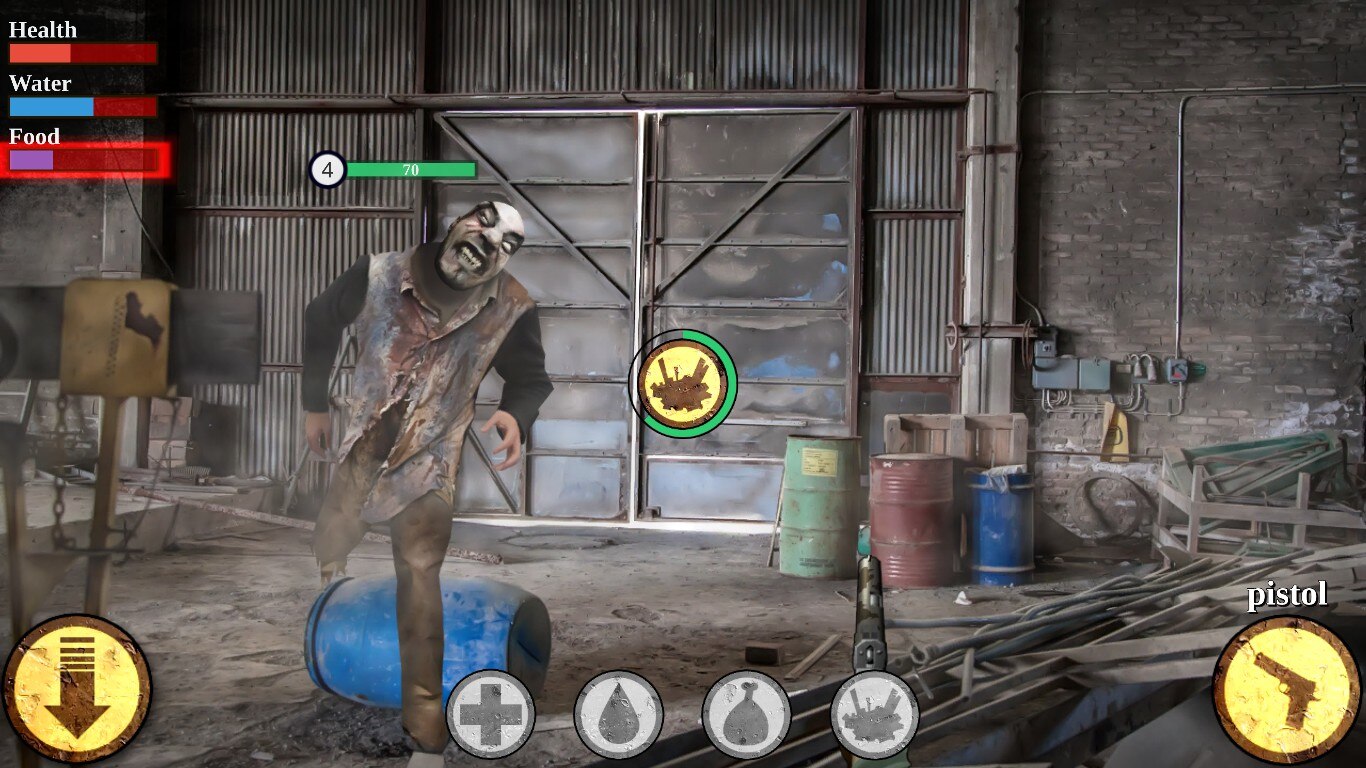Tap the down arrow button

(x=77, y=689)
